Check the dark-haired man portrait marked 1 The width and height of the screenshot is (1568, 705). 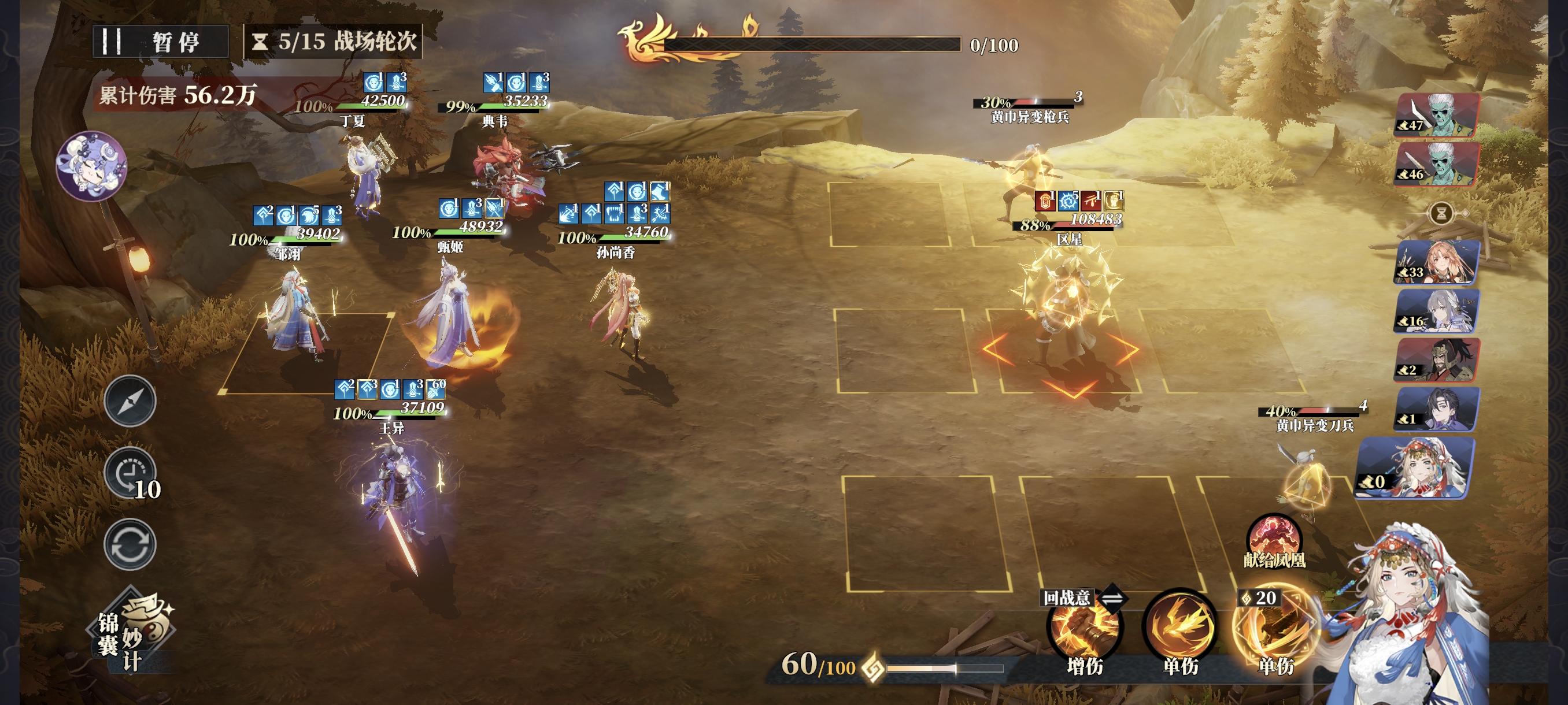(x=1437, y=409)
